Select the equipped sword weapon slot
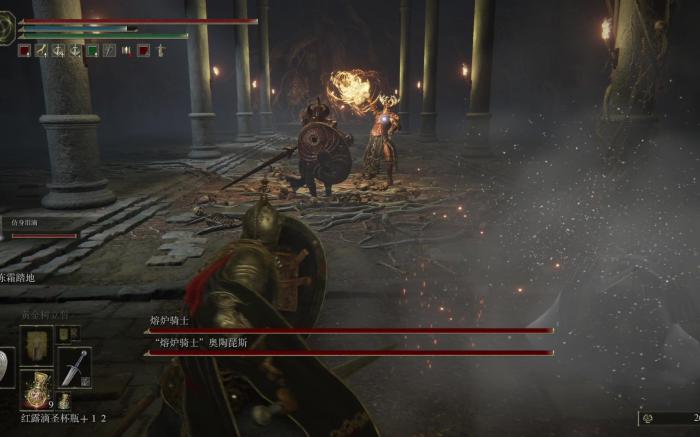Image resolution: width=700 pixels, height=437 pixels. pyautogui.click(x=74, y=367)
